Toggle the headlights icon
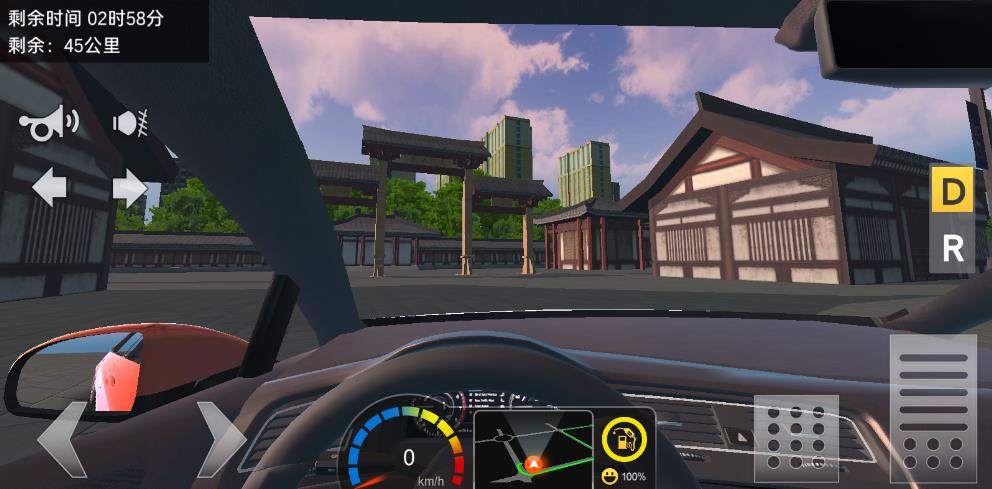This screenshot has height=489, width=992. 131,124
